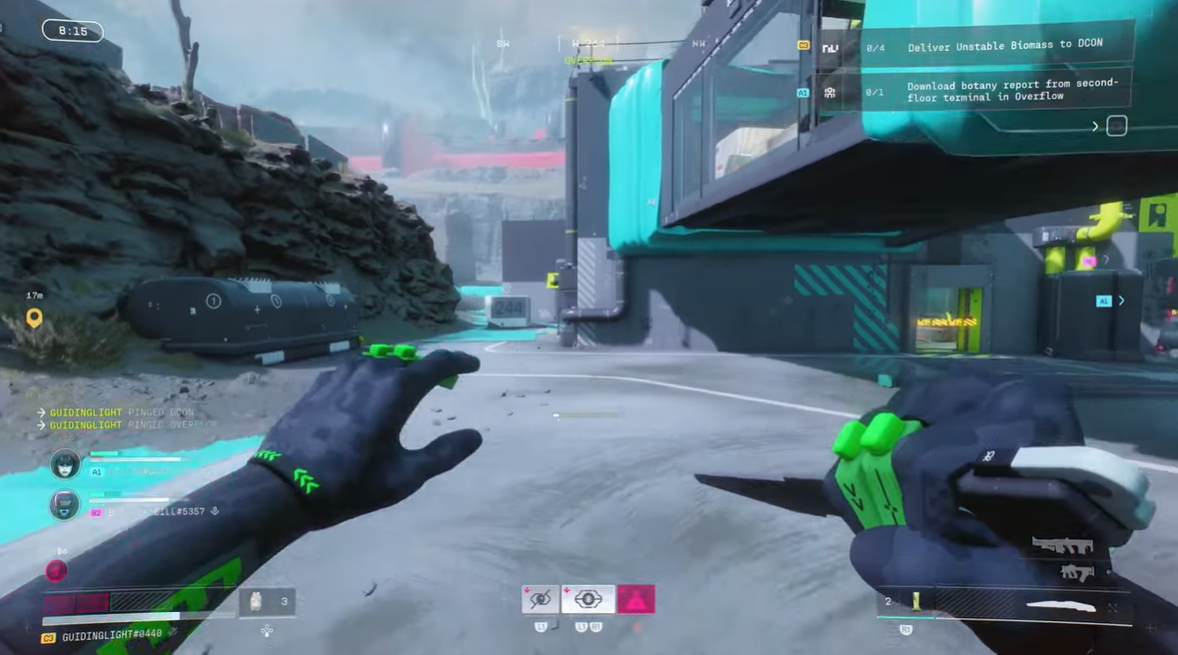
Task: Trigger the central core ability icon
Action: click(x=588, y=599)
